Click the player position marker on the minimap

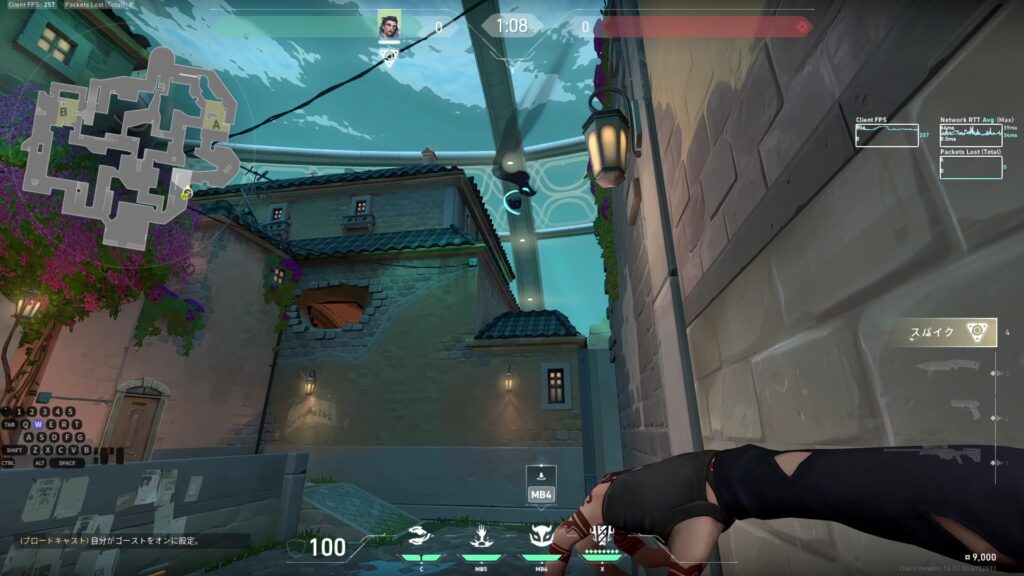[x=186, y=192]
